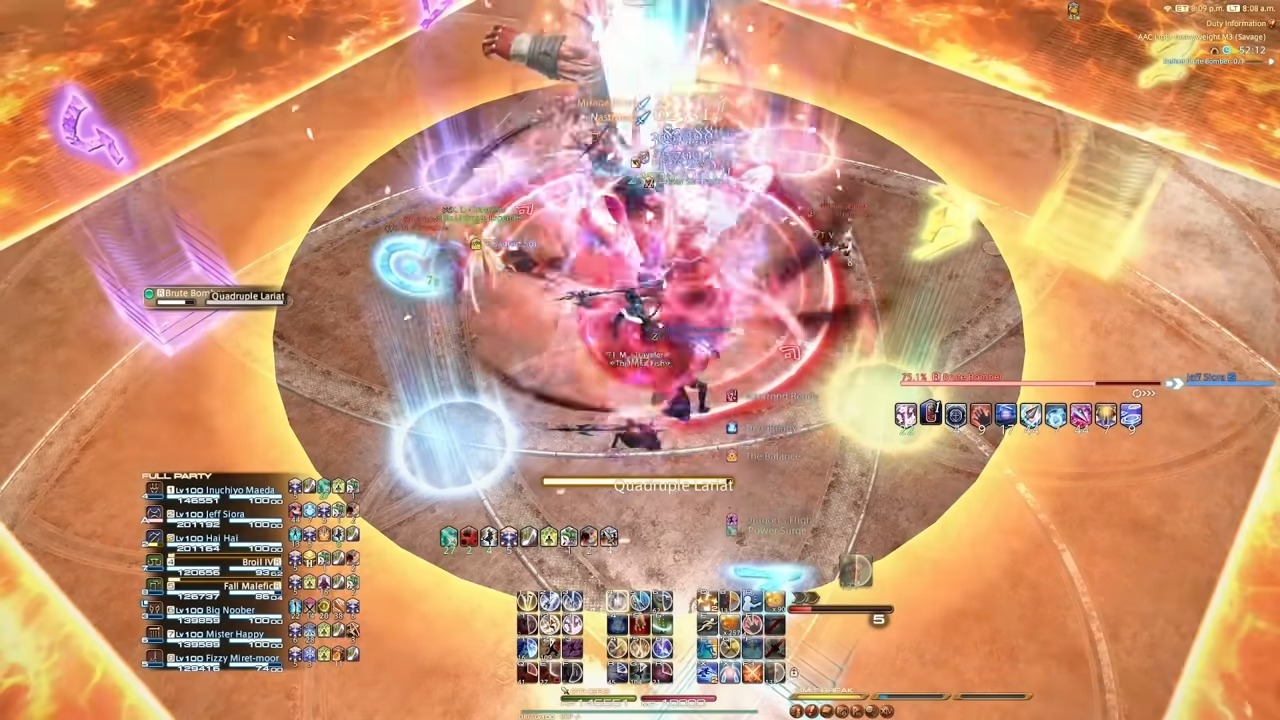Toggle the enmity marker numbered 2 near Hai Hai
1280x720 pixels.
(143, 542)
